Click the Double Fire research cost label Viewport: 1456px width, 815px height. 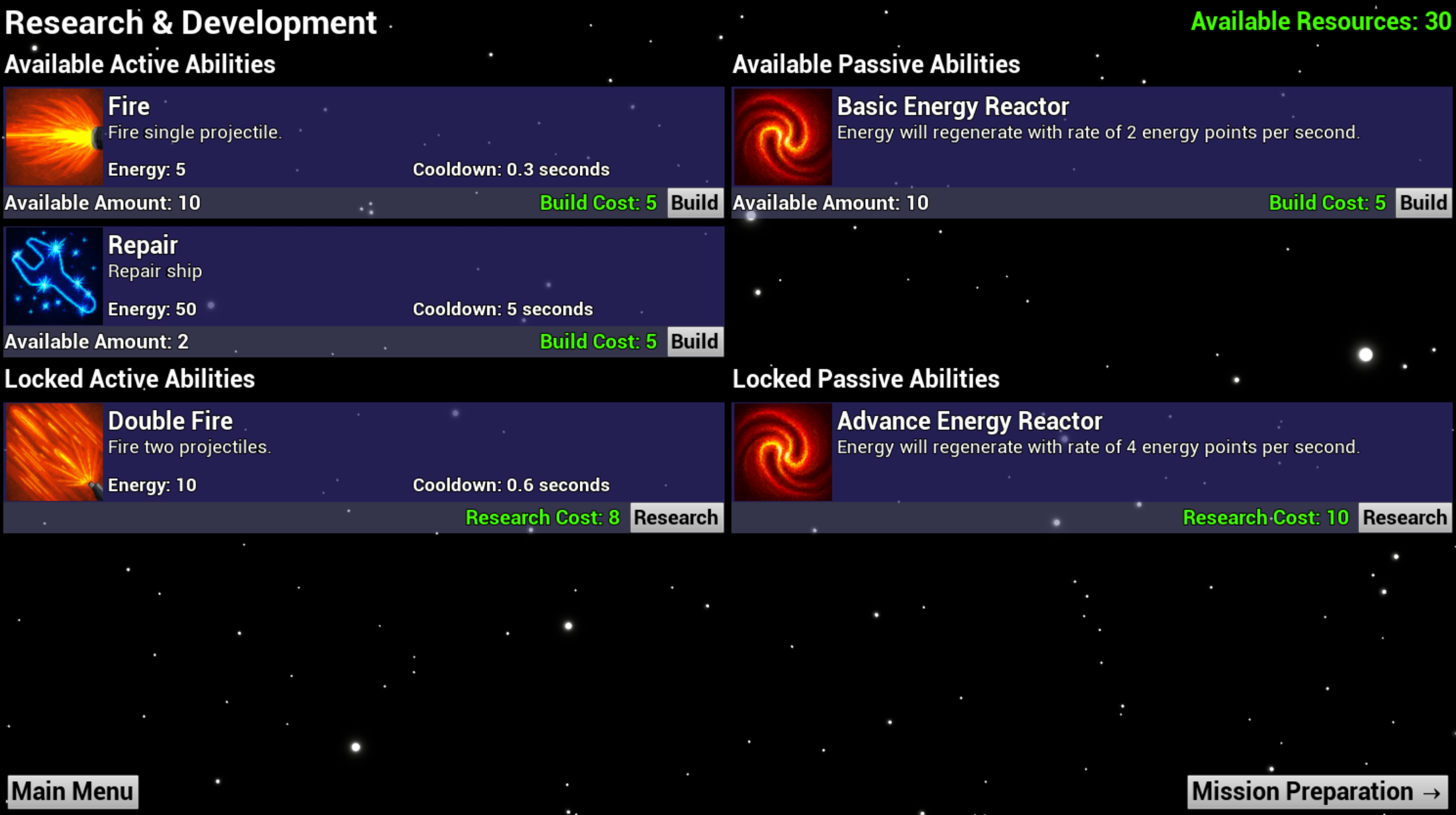tap(543, 517)
